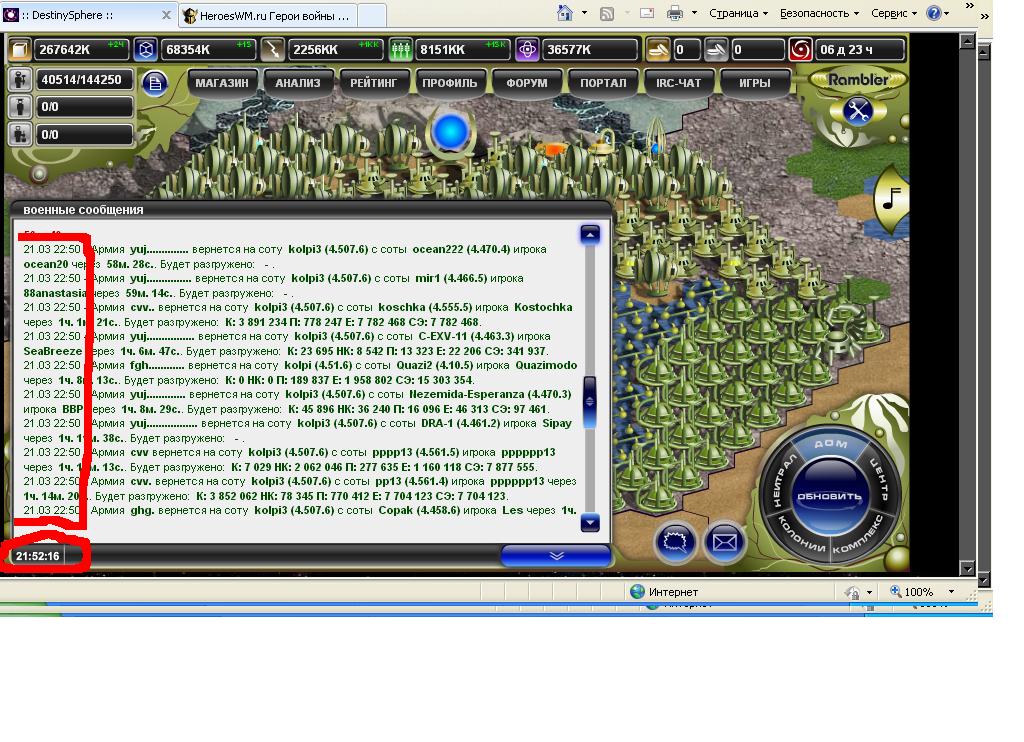Collapse the military messages panel
Screen dimensions: 1024x742
(556, 556)
